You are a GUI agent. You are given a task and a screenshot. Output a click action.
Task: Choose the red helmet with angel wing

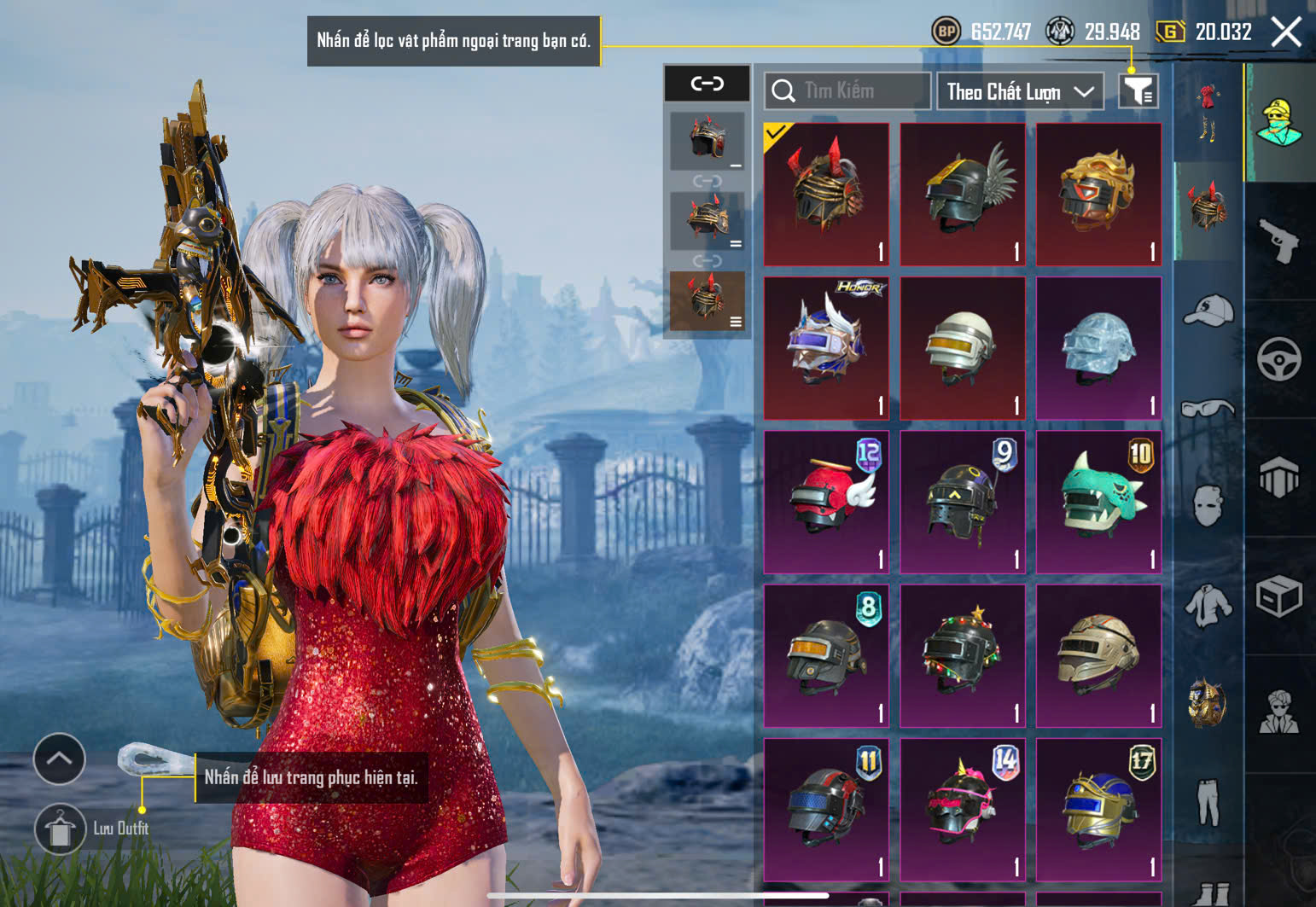(826, 502)
